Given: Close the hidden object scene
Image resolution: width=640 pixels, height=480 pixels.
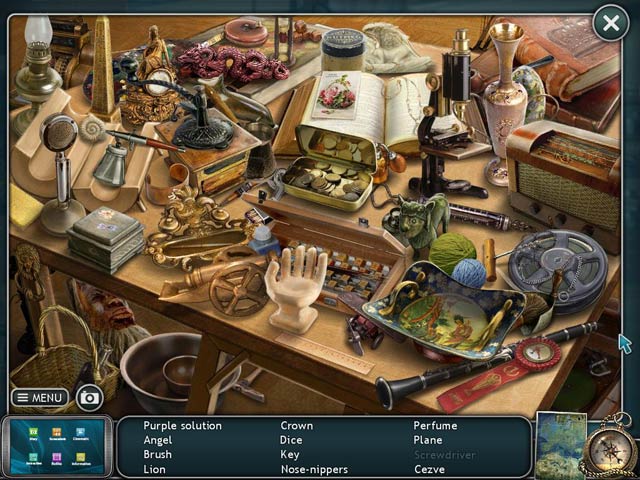Looking at the screenshot, I should pos(610,23).
